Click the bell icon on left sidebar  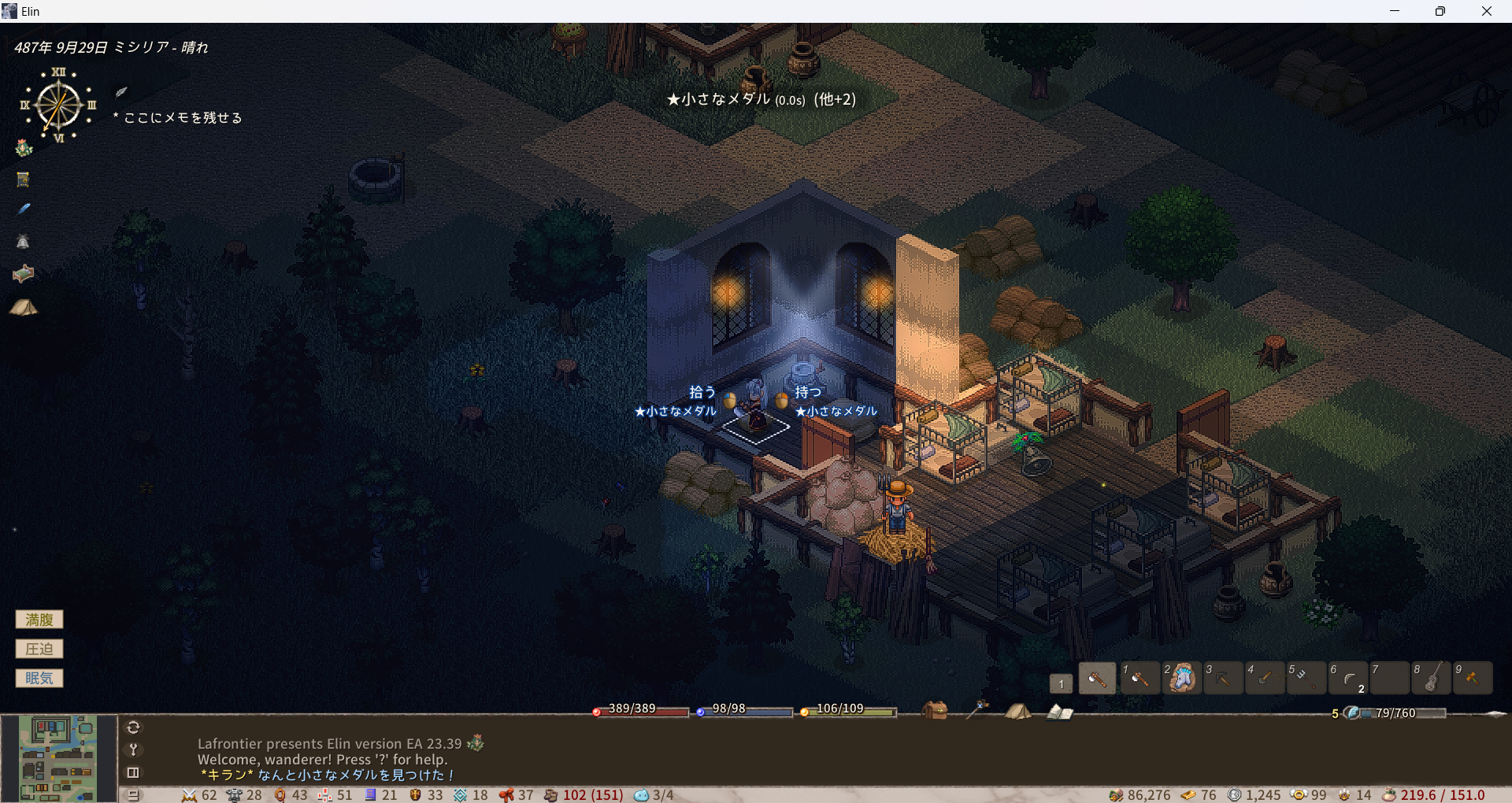(x=24, y=242)
